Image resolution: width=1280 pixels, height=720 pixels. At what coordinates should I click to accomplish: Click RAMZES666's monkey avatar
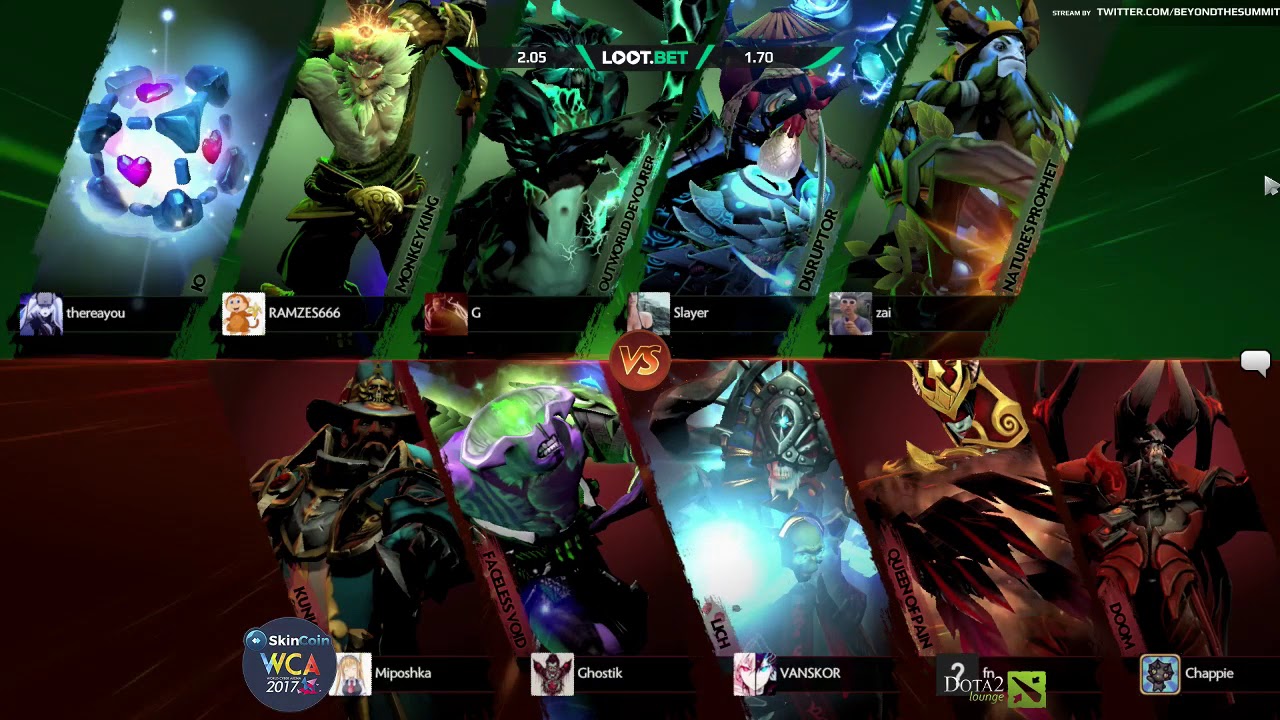[x=243, y=313]
